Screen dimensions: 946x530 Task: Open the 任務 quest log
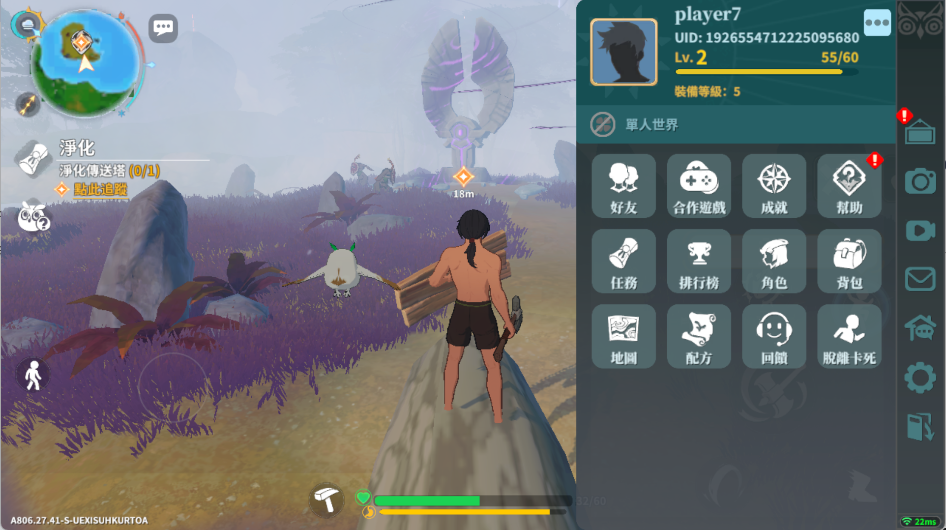point(624,261)
